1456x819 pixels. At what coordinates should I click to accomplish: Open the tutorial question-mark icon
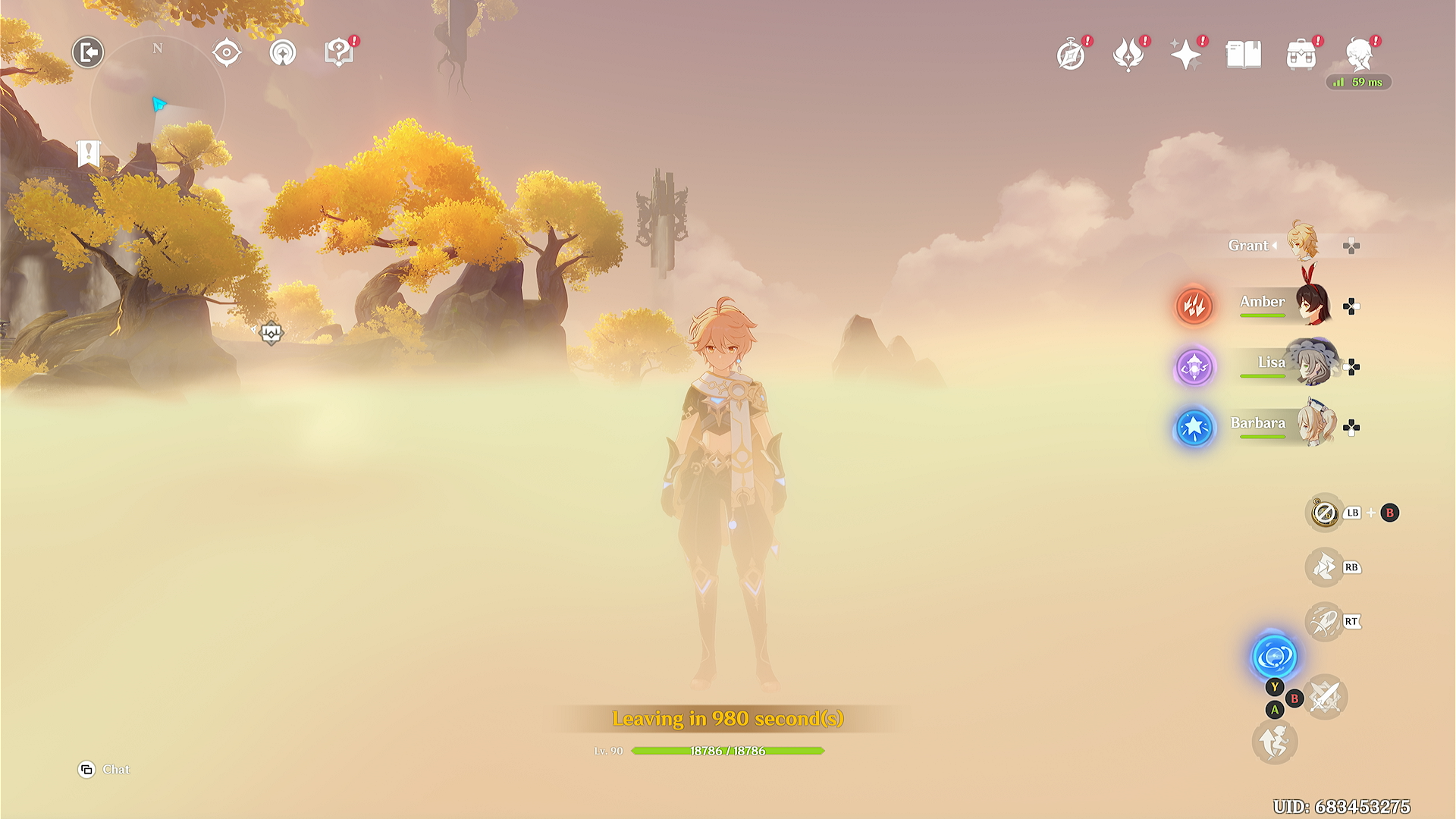pos(338,53)
